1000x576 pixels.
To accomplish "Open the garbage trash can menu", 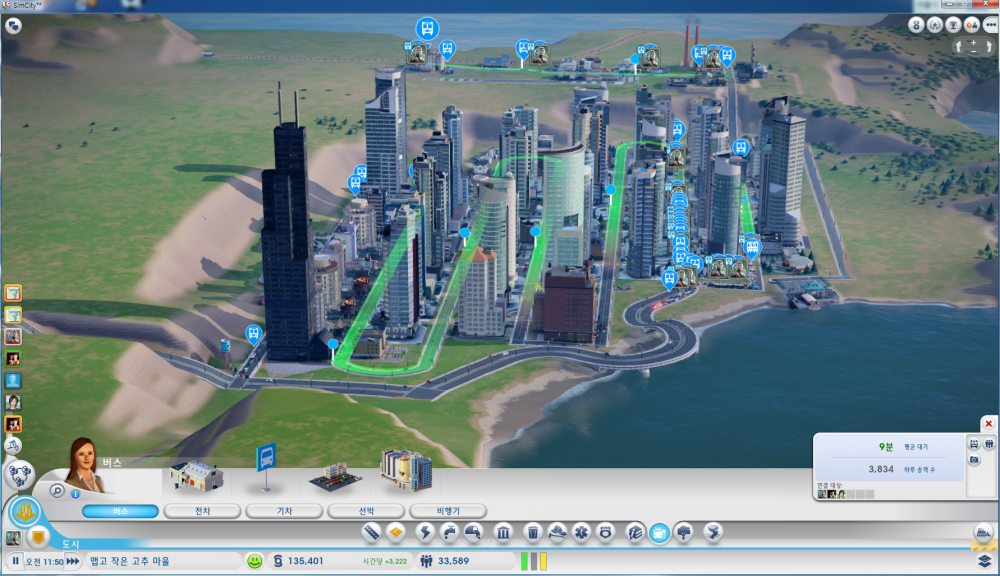I will point(533,532).
